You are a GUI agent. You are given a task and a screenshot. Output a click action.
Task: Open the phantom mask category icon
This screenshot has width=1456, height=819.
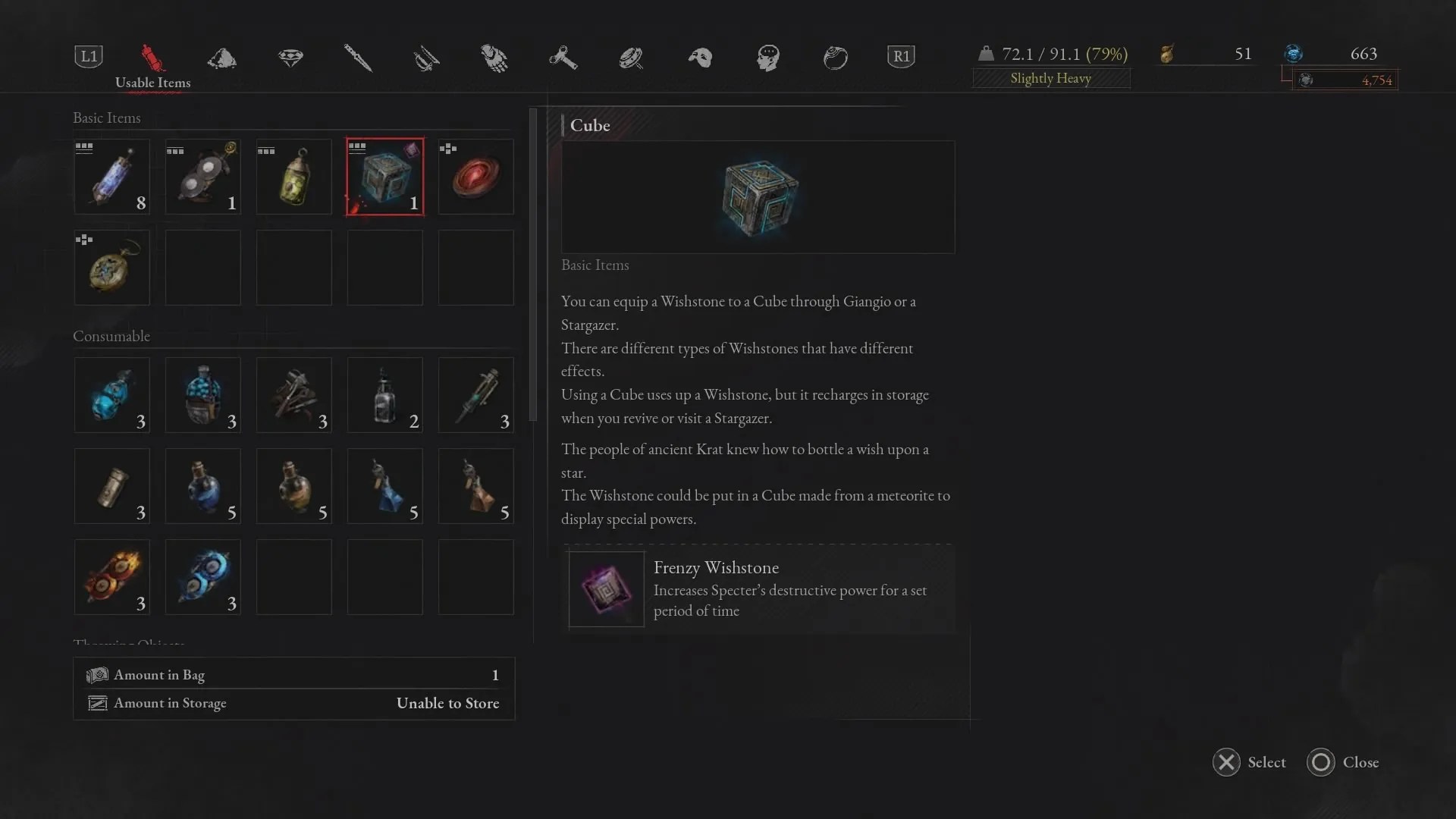(x=699, y=58)
